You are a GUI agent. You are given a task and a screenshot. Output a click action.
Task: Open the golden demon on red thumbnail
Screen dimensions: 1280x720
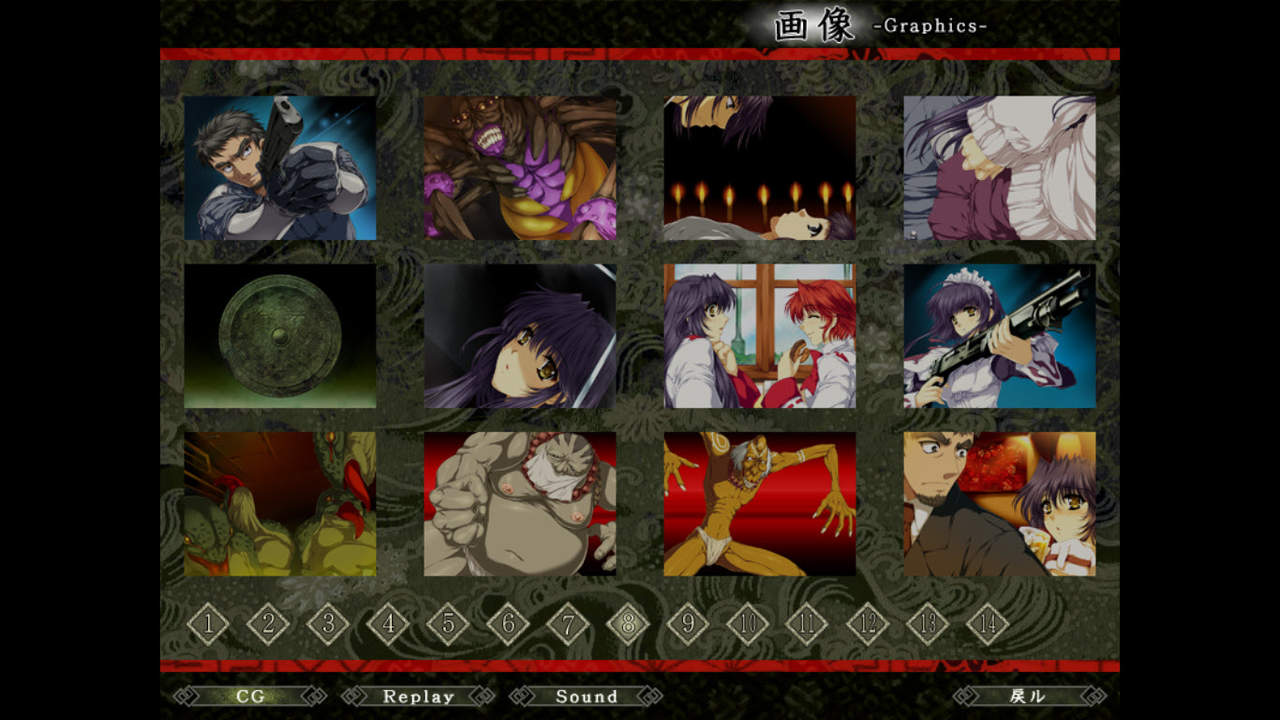tap(760, 504)
